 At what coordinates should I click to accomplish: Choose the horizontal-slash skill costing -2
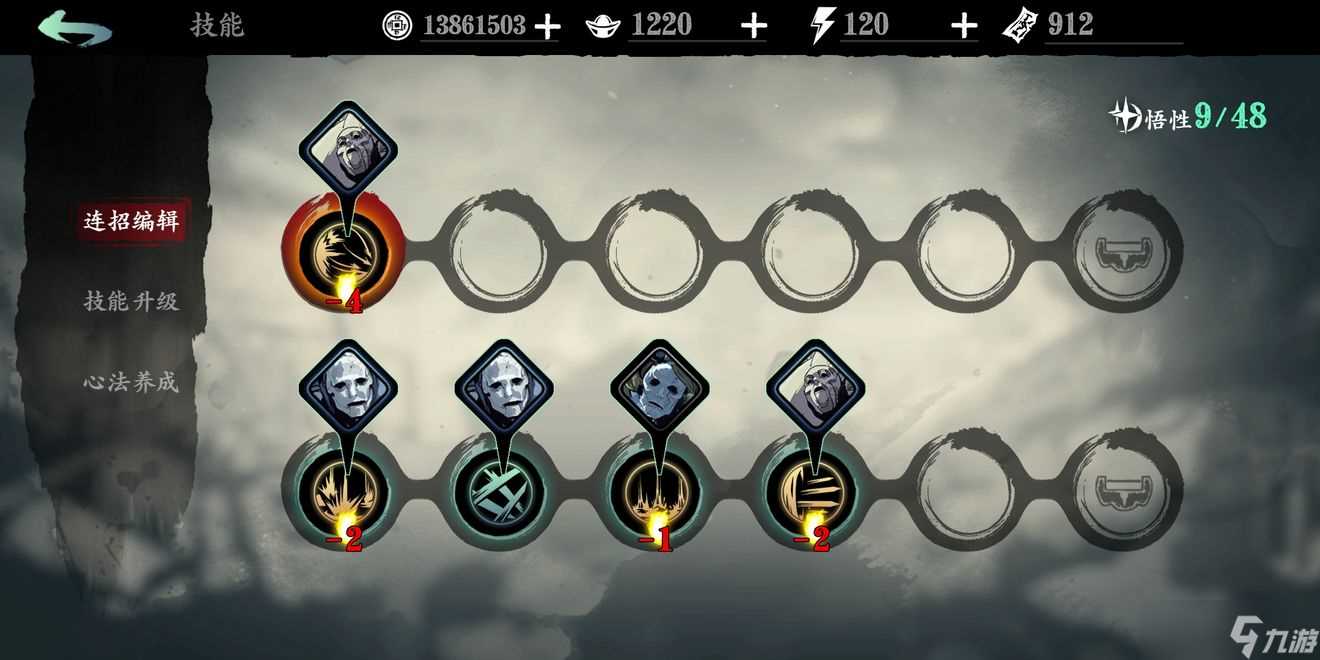(809, 490)
